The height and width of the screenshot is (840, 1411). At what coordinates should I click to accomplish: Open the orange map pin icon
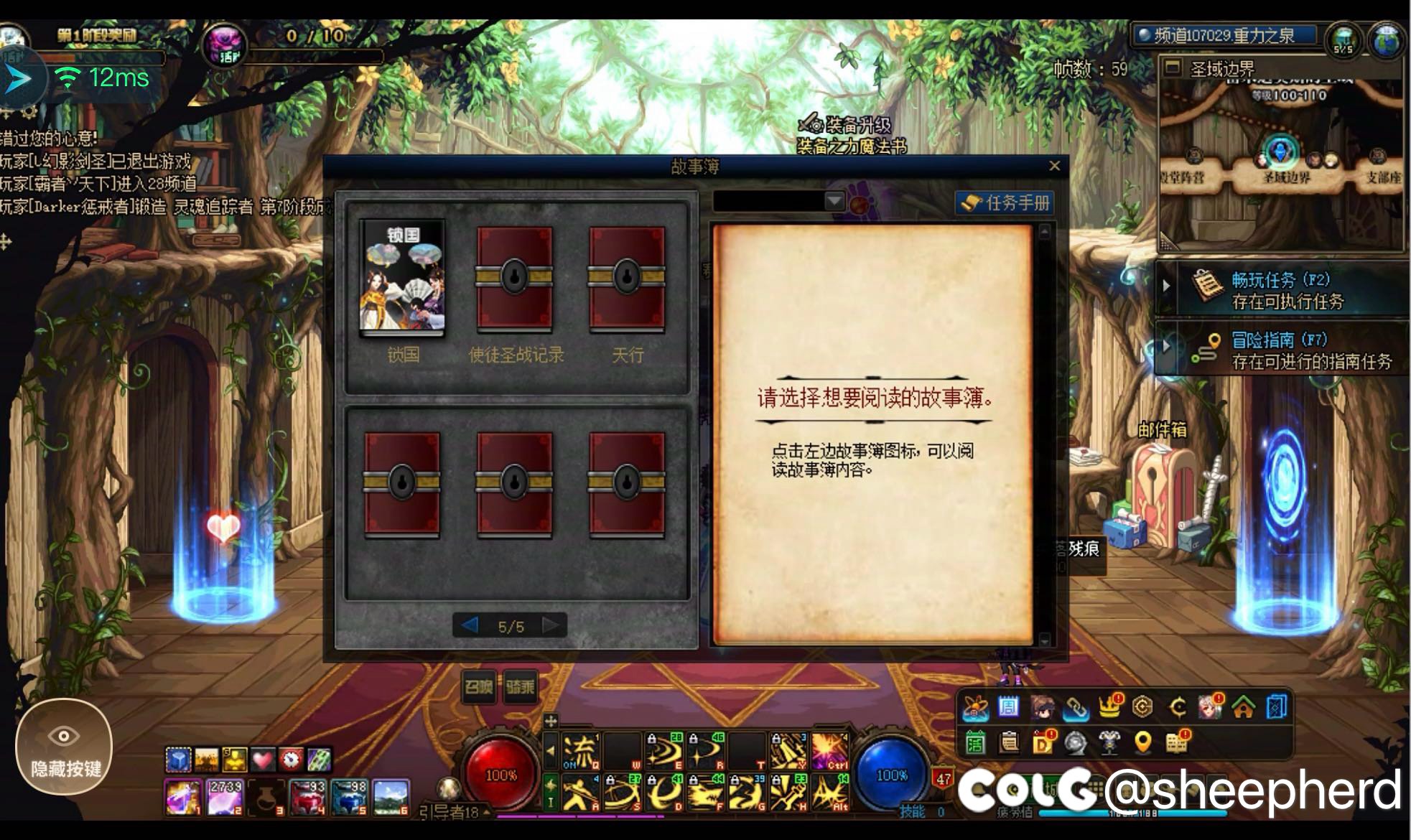[x=1142, y=743]
